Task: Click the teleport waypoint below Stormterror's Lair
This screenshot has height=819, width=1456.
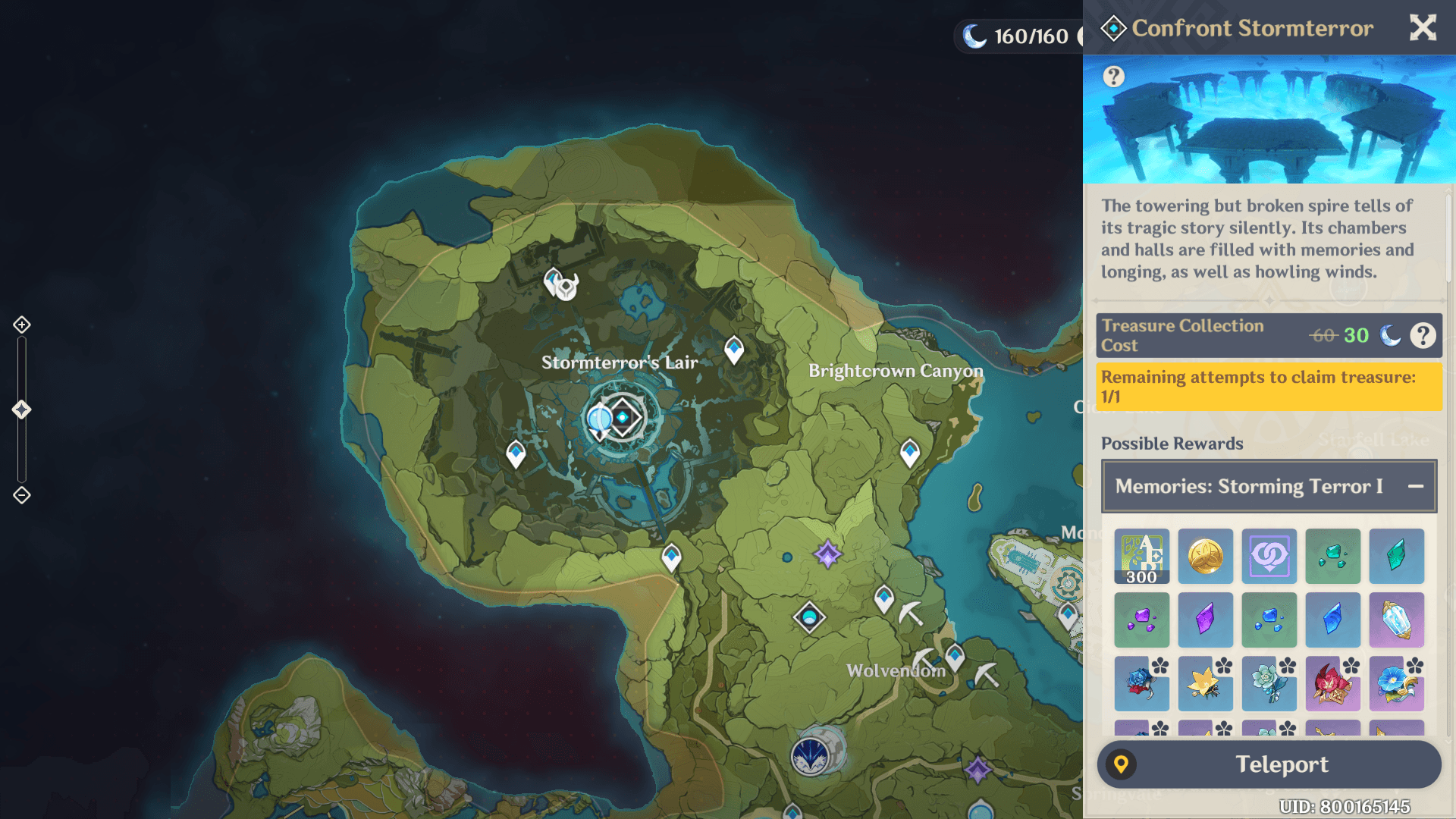Action: (x=670, y=554)
